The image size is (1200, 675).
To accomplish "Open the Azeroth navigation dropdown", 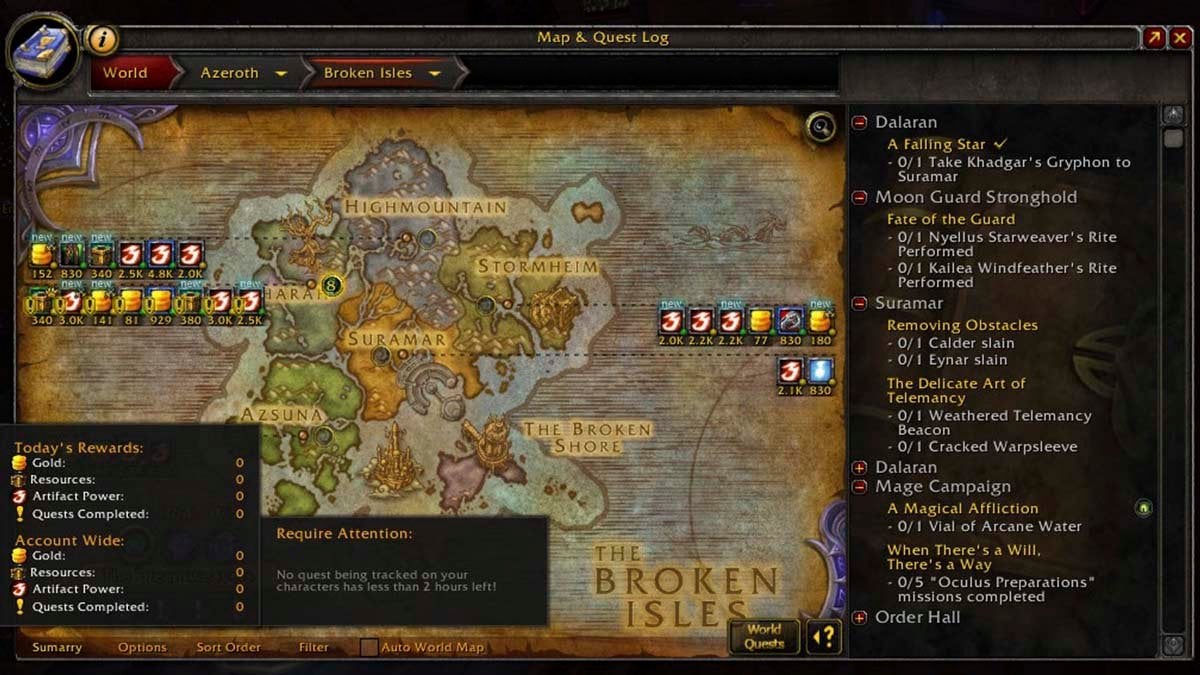I will pos(282,74).
